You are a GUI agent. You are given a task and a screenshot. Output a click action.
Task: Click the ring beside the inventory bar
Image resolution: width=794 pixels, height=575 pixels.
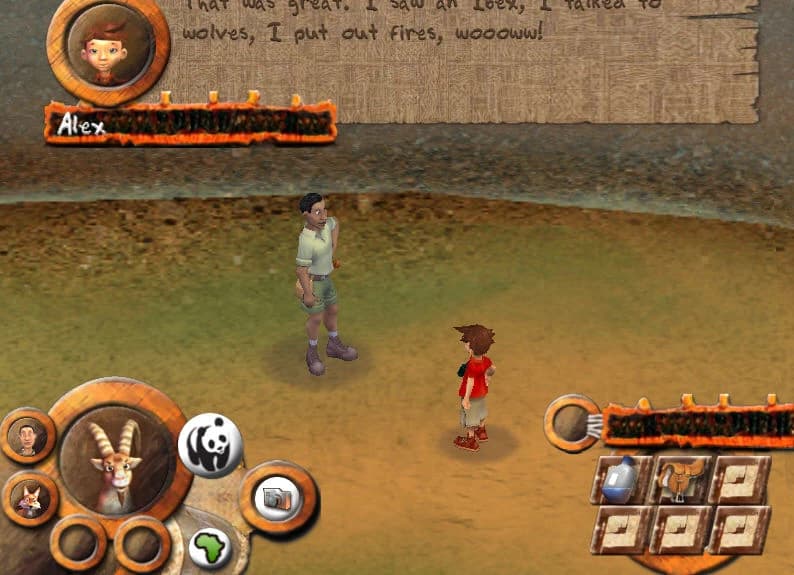(x=572, y=423)
